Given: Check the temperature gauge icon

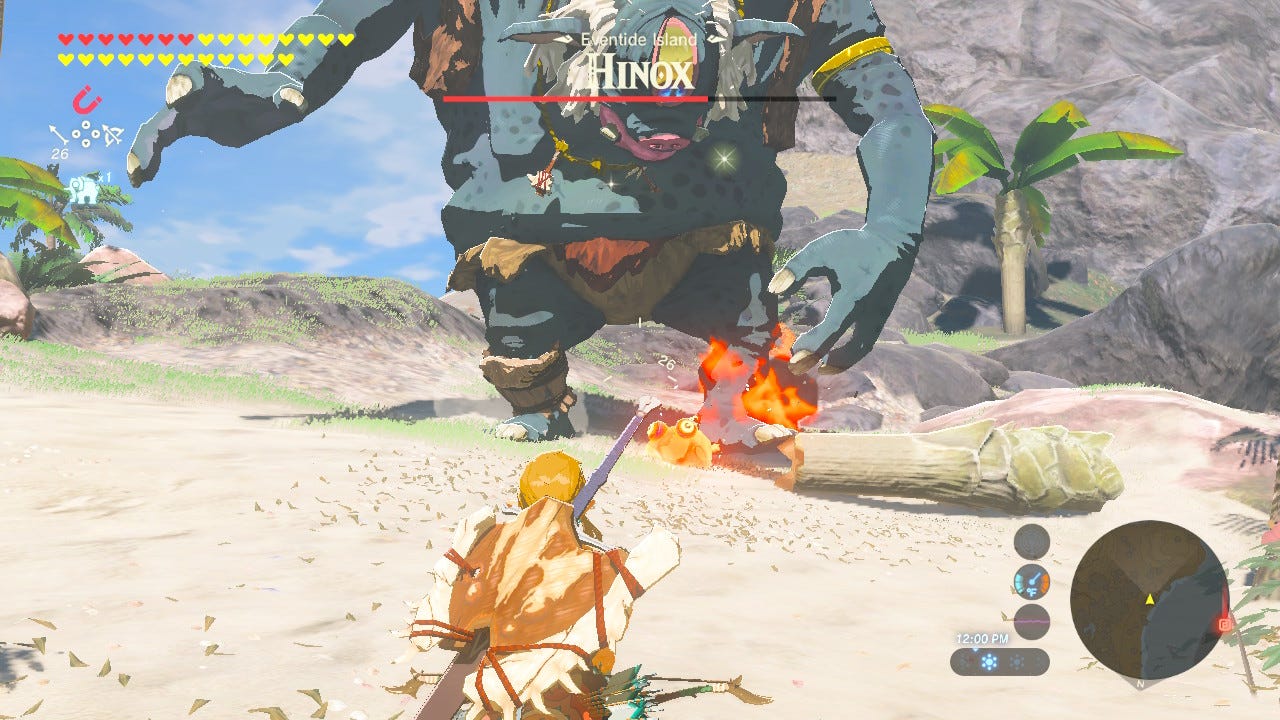Looking at the screenshot, I should [1031, 581].
